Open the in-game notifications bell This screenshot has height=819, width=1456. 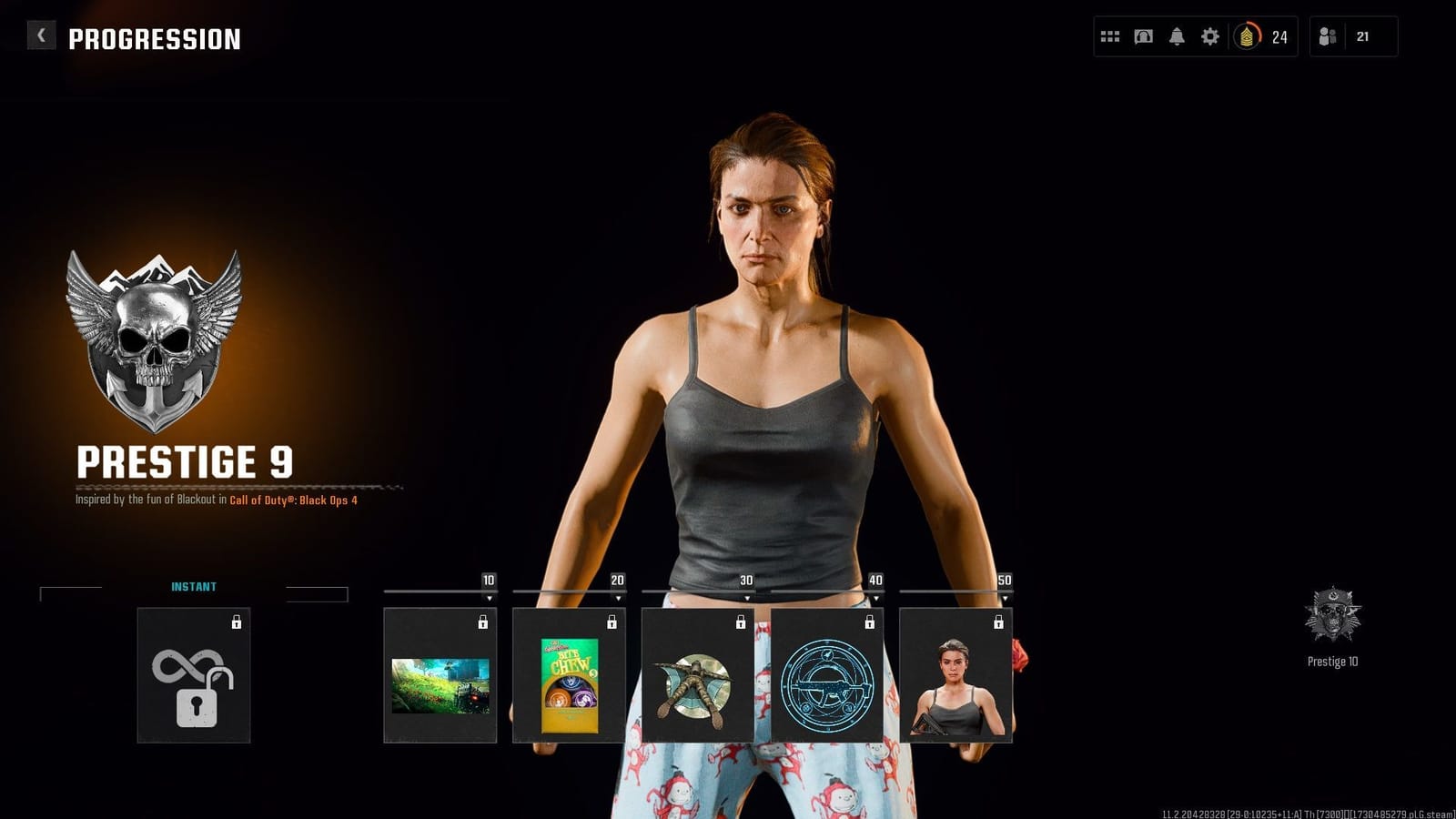(1177, 37)
